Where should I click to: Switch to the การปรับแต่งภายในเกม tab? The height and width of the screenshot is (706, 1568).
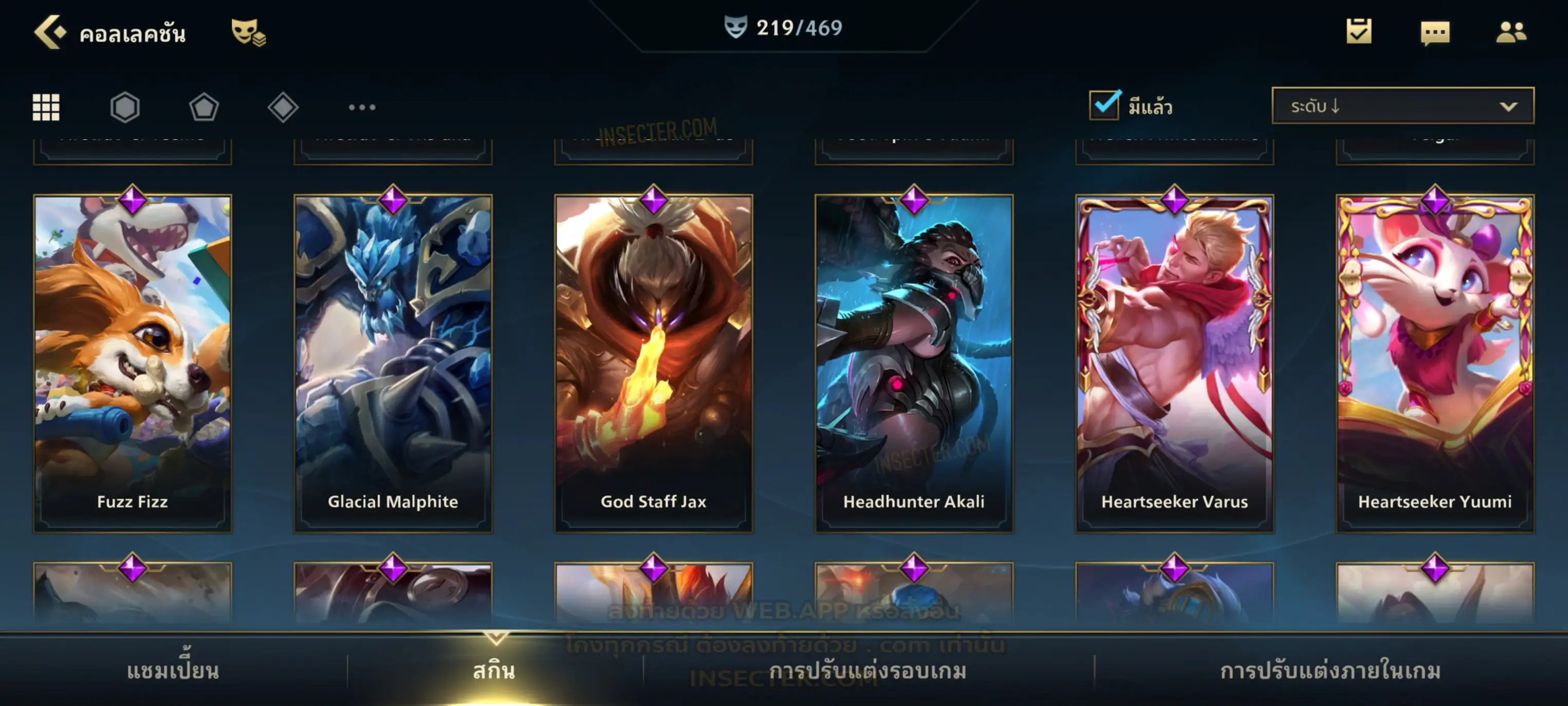click(1330, 671)
